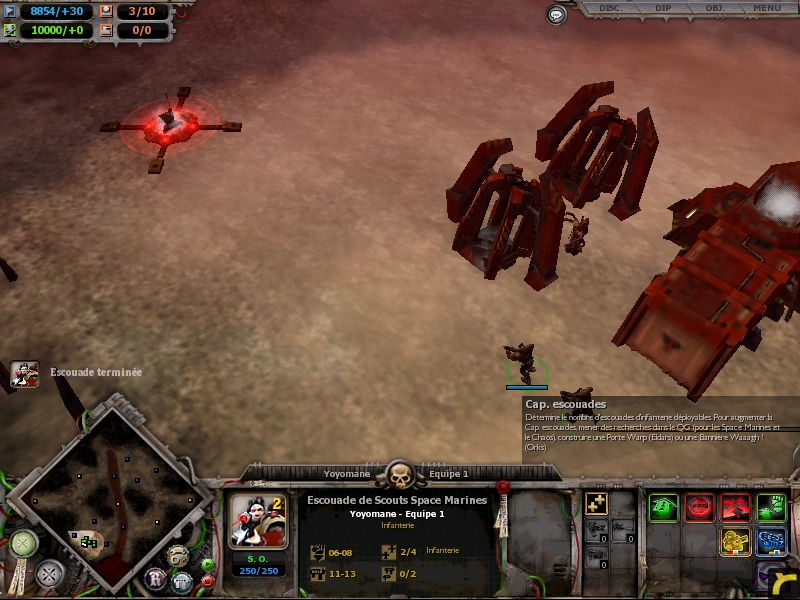Click the speech bubble chat icon
800x600 pixels.
click(x=557, y=14)
